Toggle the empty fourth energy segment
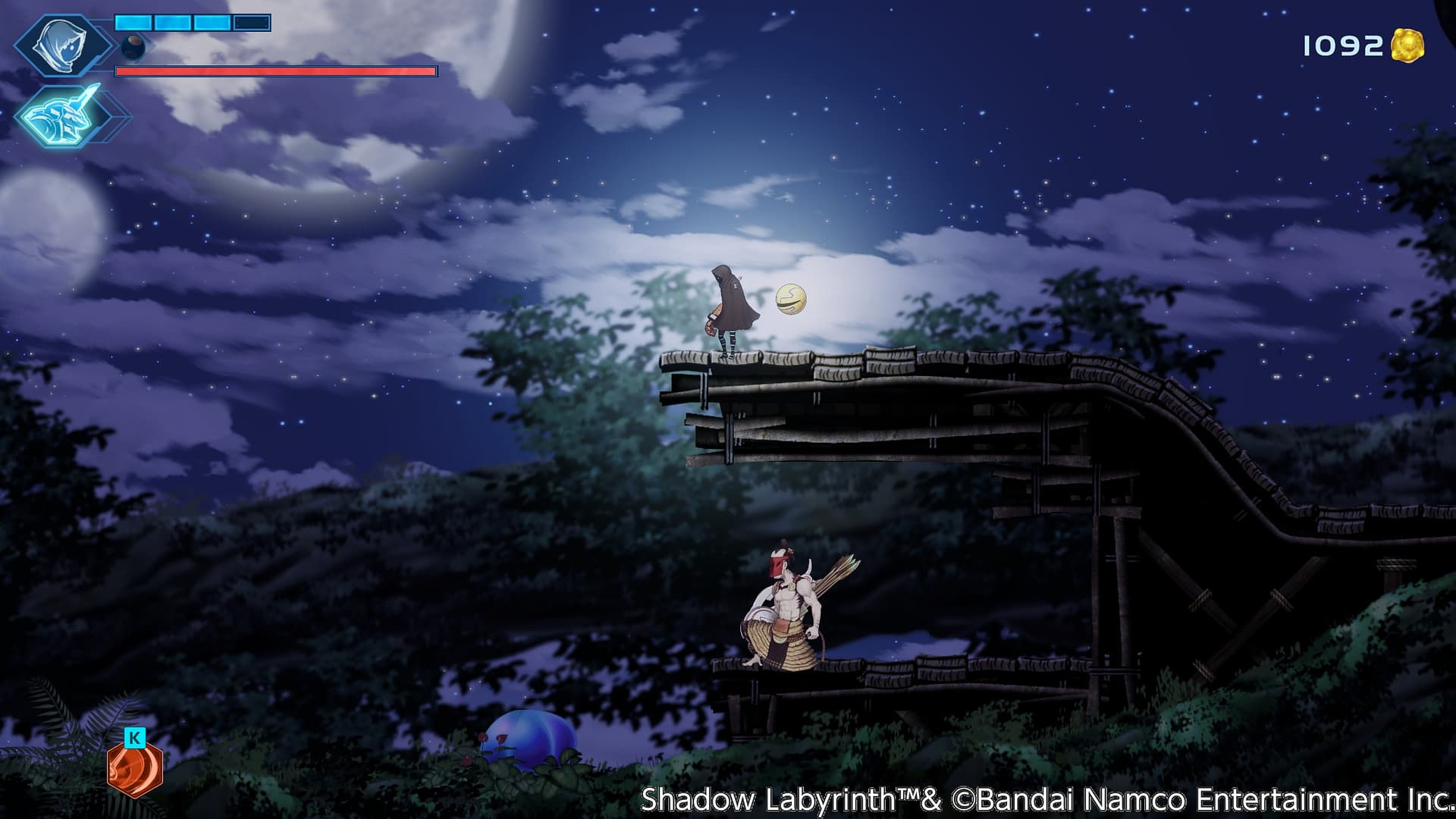The image size is (1456, 819). click(251, 22)
